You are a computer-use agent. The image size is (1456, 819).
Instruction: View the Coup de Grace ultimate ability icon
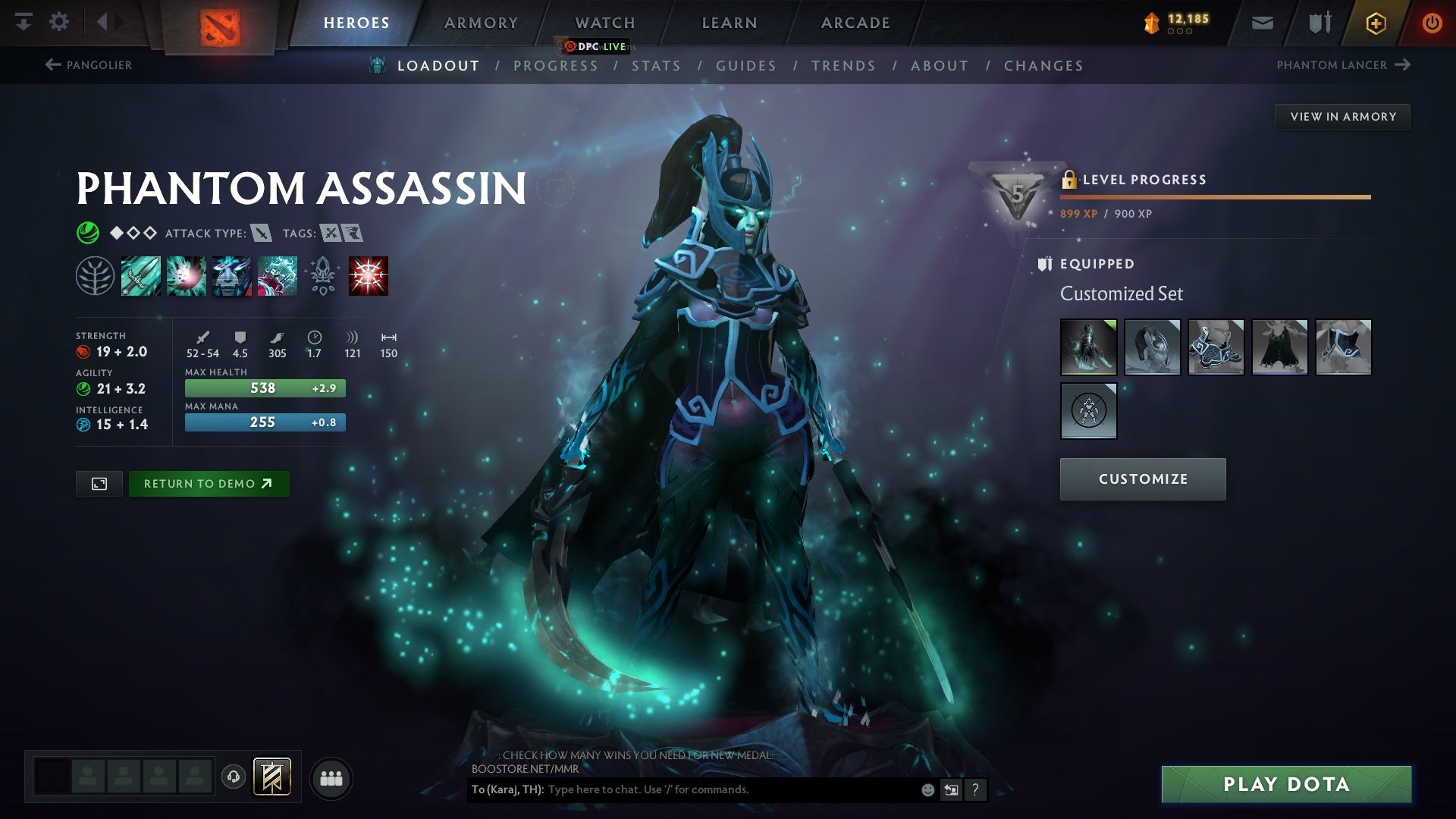[x=369, y=275]
